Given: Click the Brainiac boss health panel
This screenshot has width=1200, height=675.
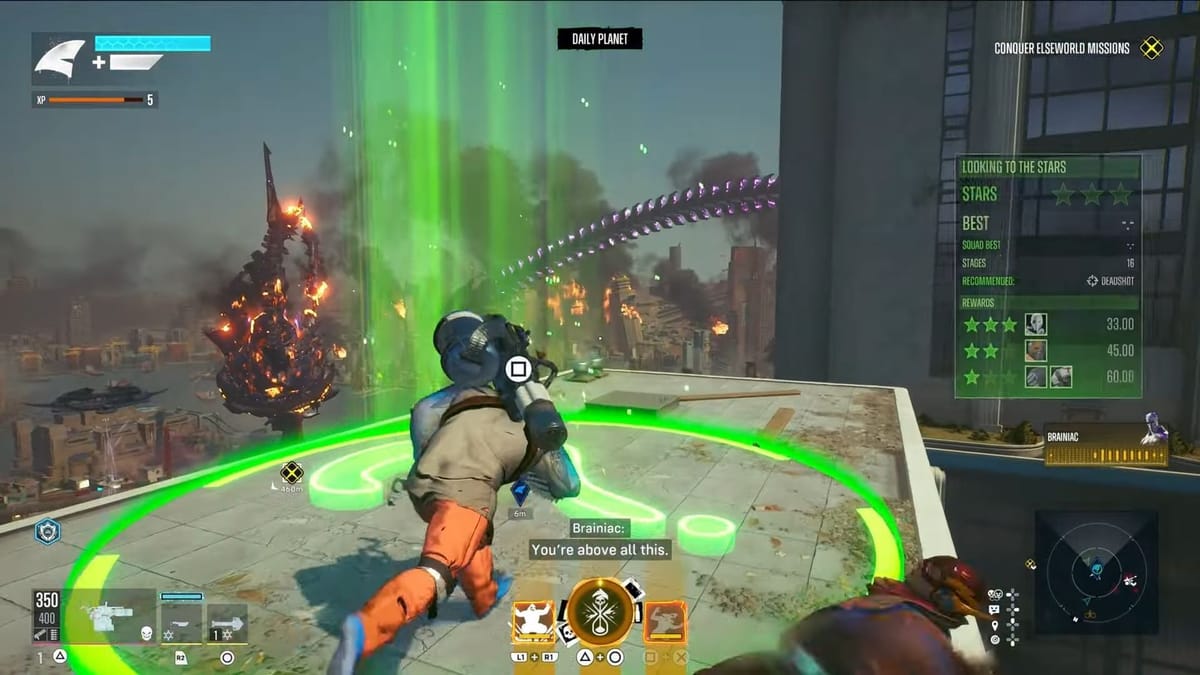Looking at the screenshot, I should (1106, 445).
